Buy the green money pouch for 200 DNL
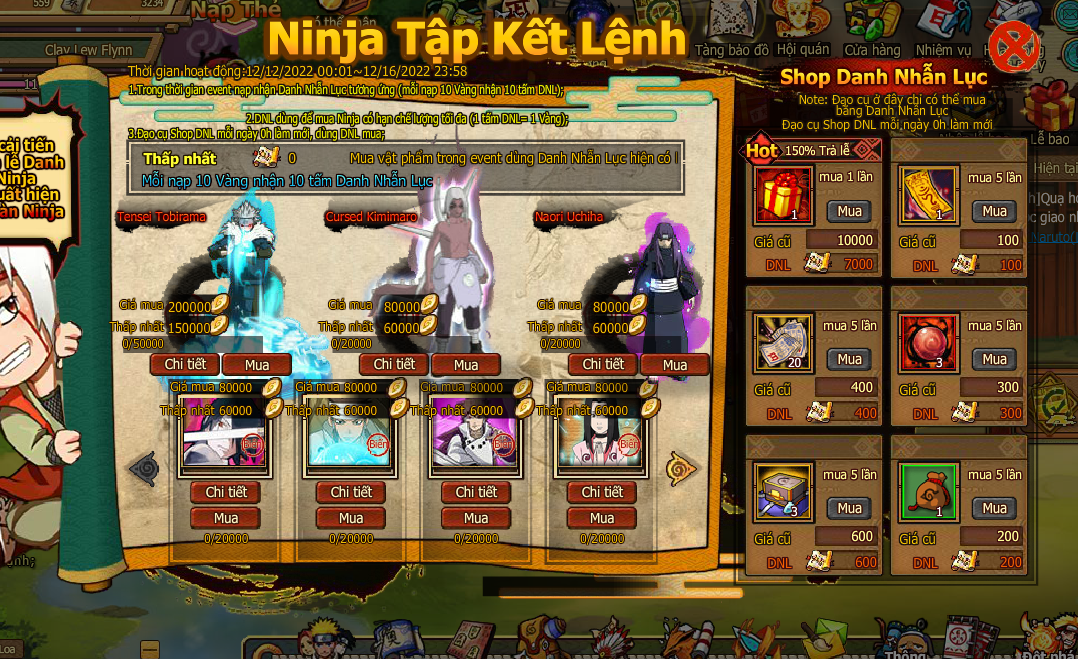The height and width of the screenshot is (659, 1078). 994,508
